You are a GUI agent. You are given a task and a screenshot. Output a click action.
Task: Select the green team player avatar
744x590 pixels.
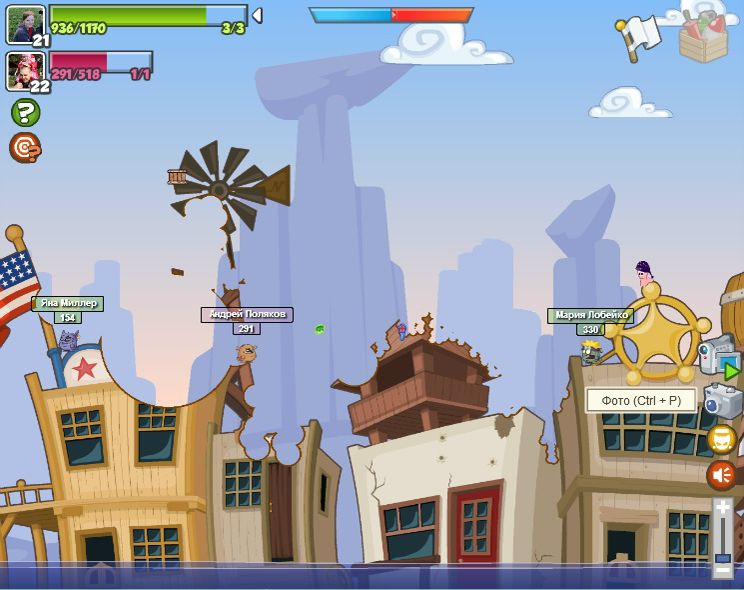click(25, 24)
